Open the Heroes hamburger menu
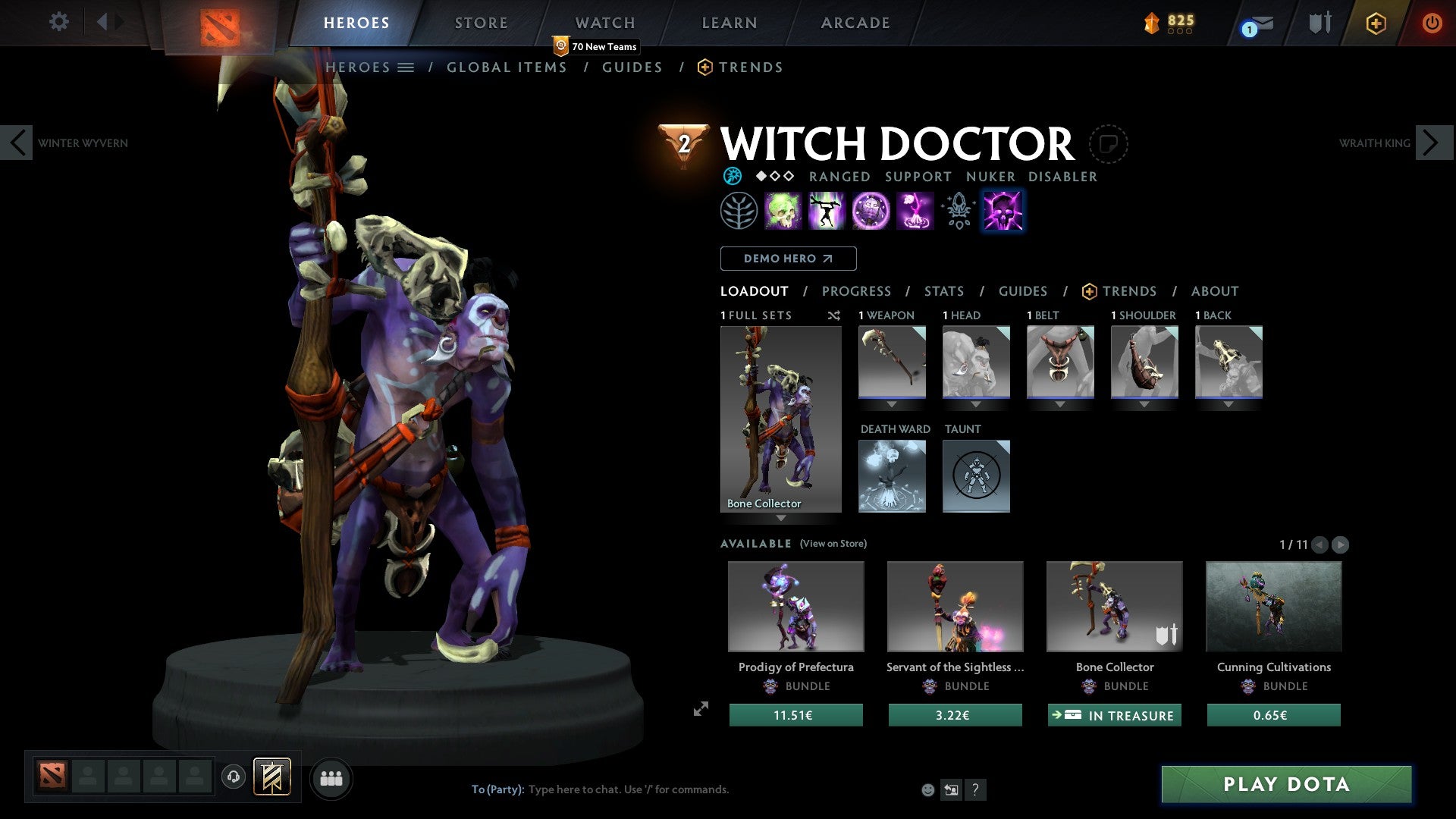 [x=407, y=67]
